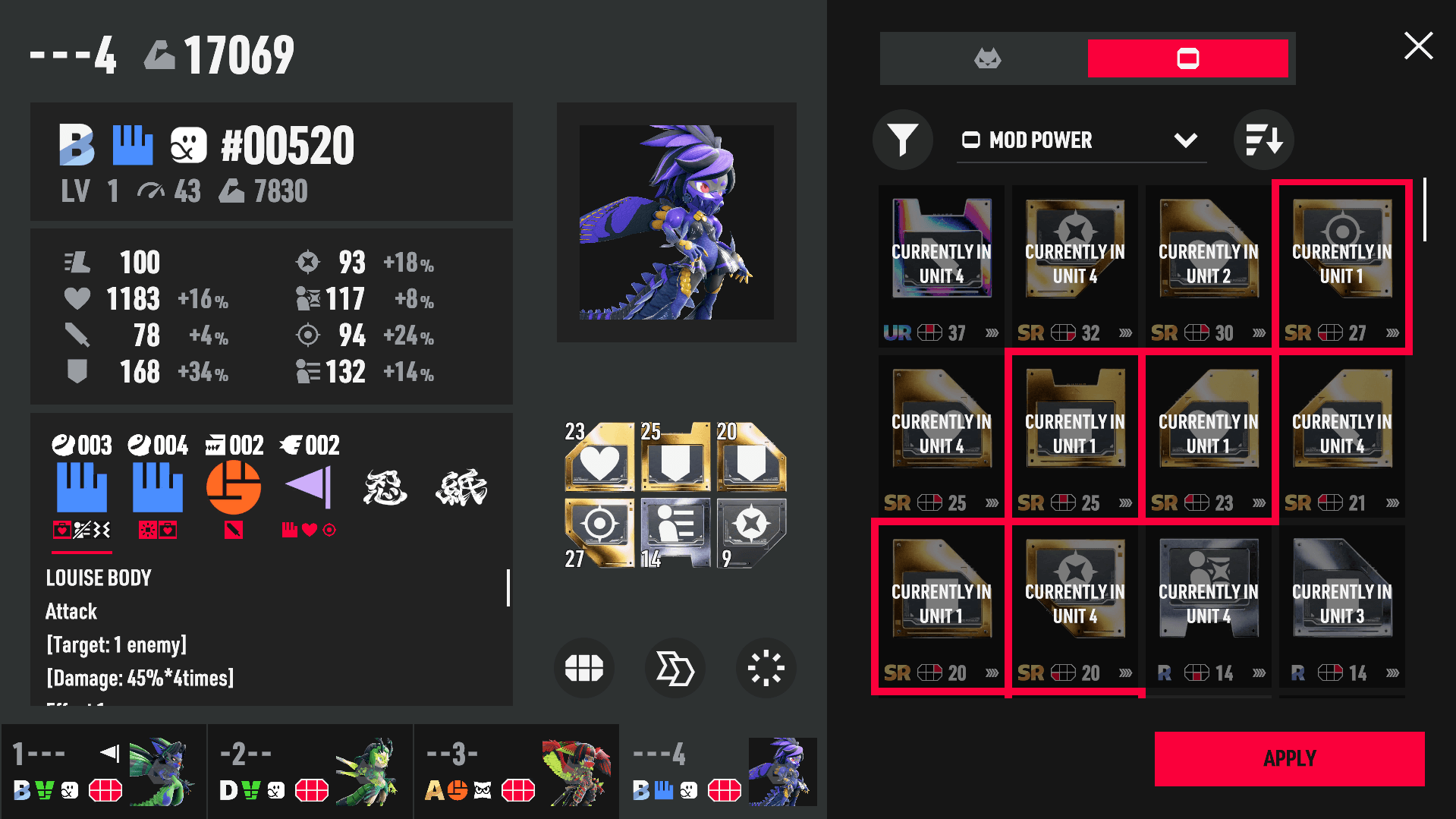Click the double-chevron quick-equip icon
1456x819 pixels.
point(675,668)
